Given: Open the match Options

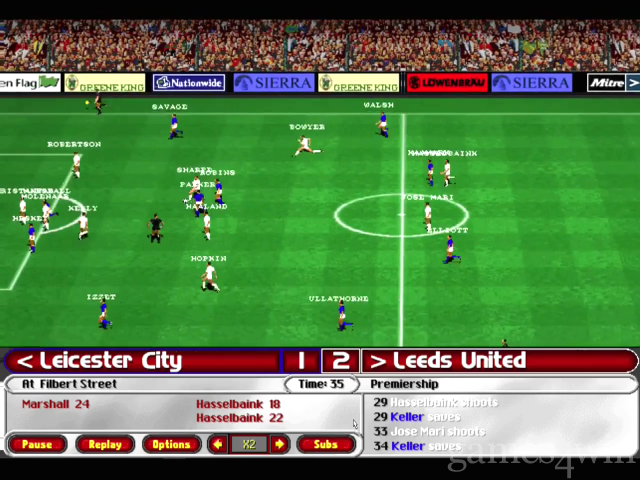Looking at the screenshot, I should click(171, 444).
